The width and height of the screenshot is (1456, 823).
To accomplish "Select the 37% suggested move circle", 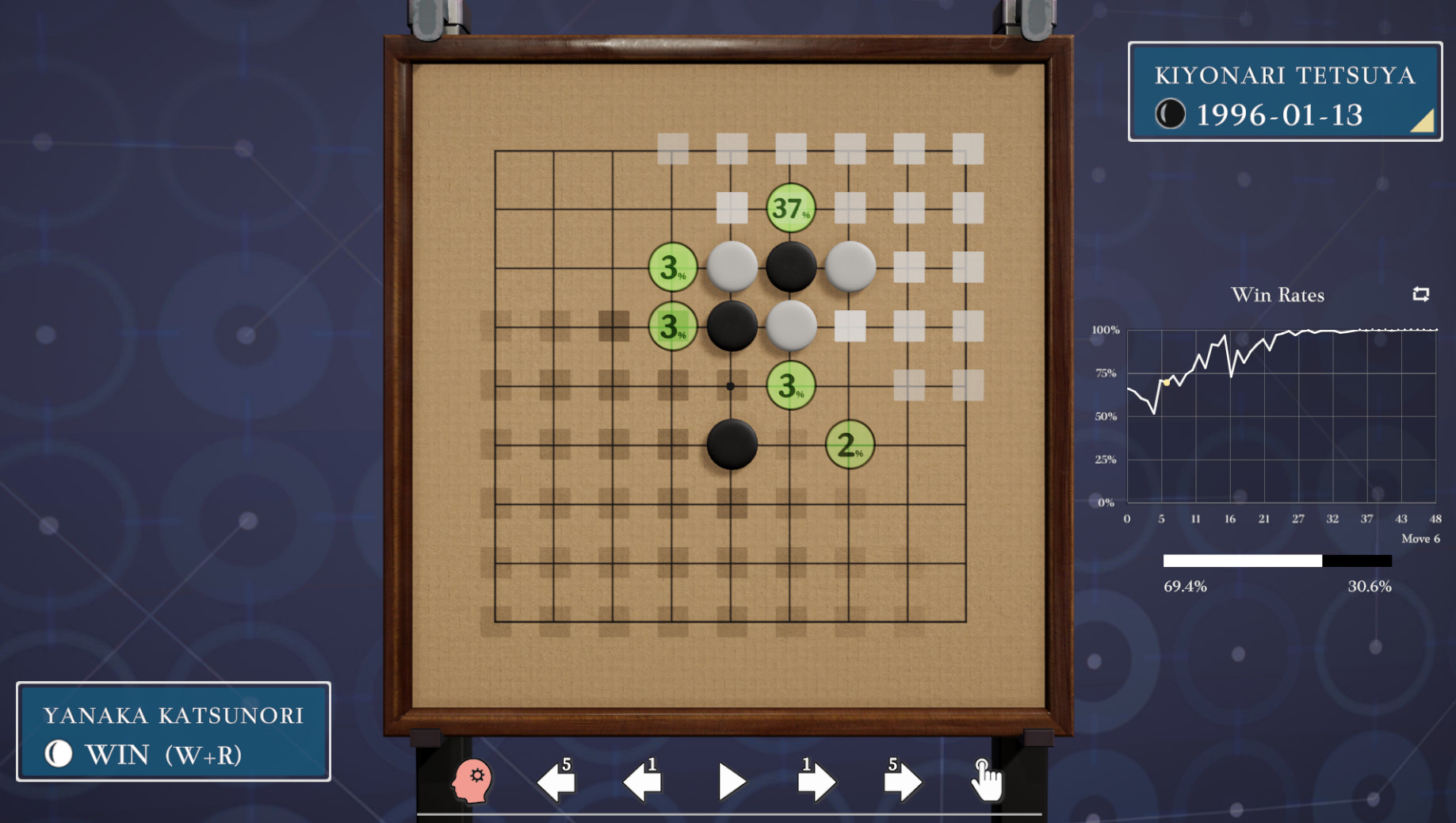I will [x=789, y=209].
